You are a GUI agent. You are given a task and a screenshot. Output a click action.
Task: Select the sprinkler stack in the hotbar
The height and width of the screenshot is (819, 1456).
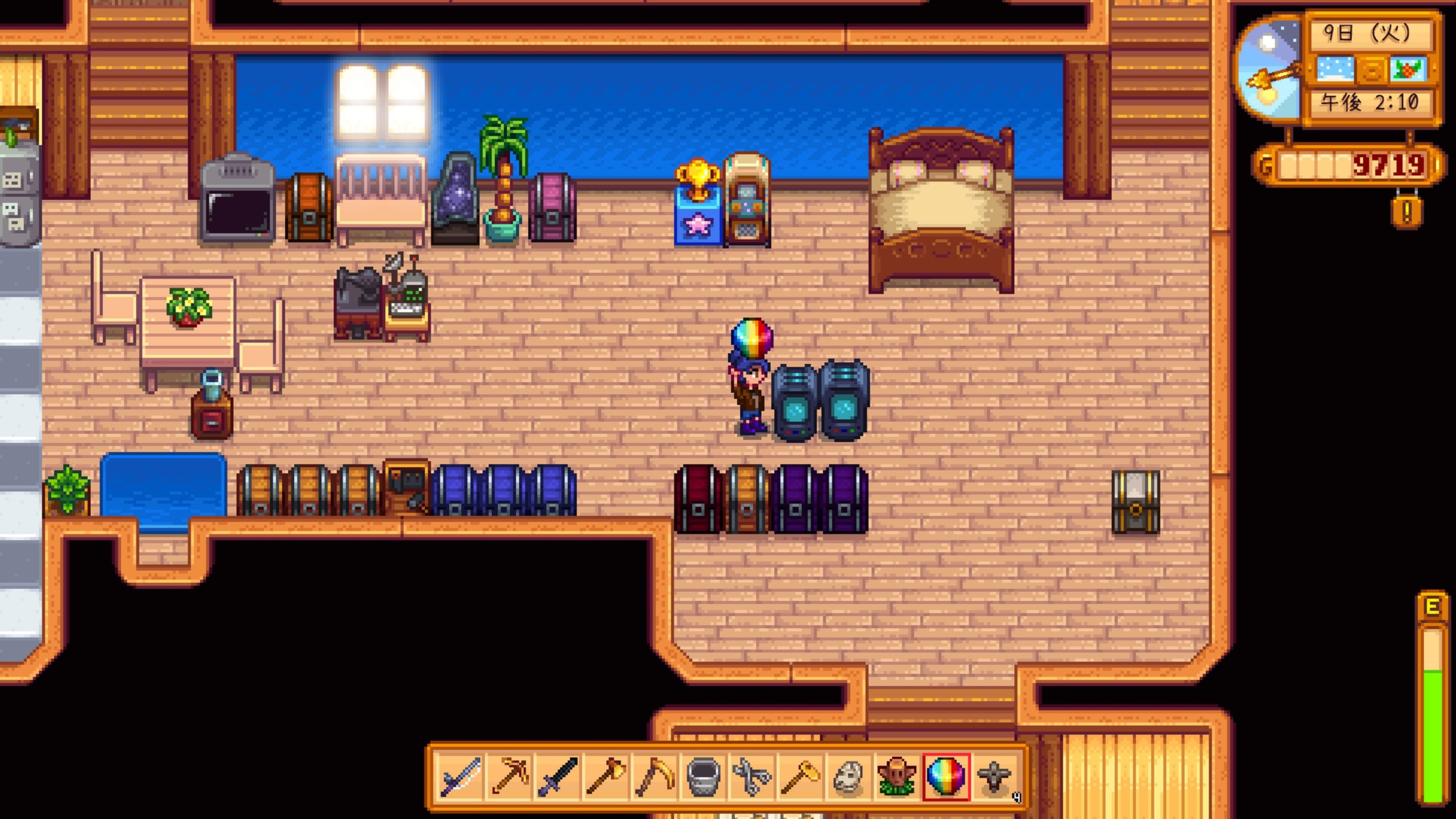click(x=994, y=776)
